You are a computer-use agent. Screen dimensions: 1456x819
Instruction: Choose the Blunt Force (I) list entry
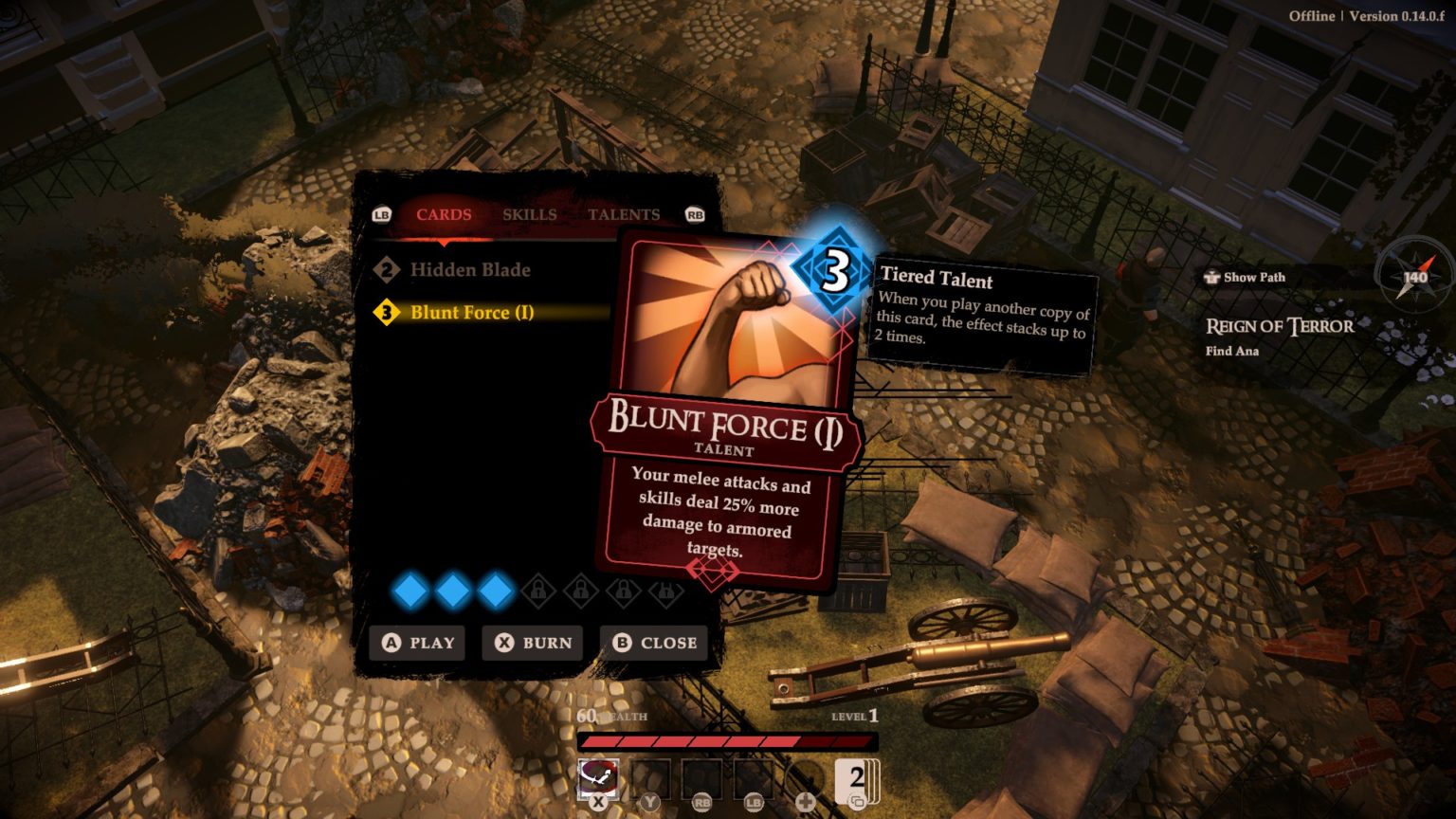[x=471, y=313]
